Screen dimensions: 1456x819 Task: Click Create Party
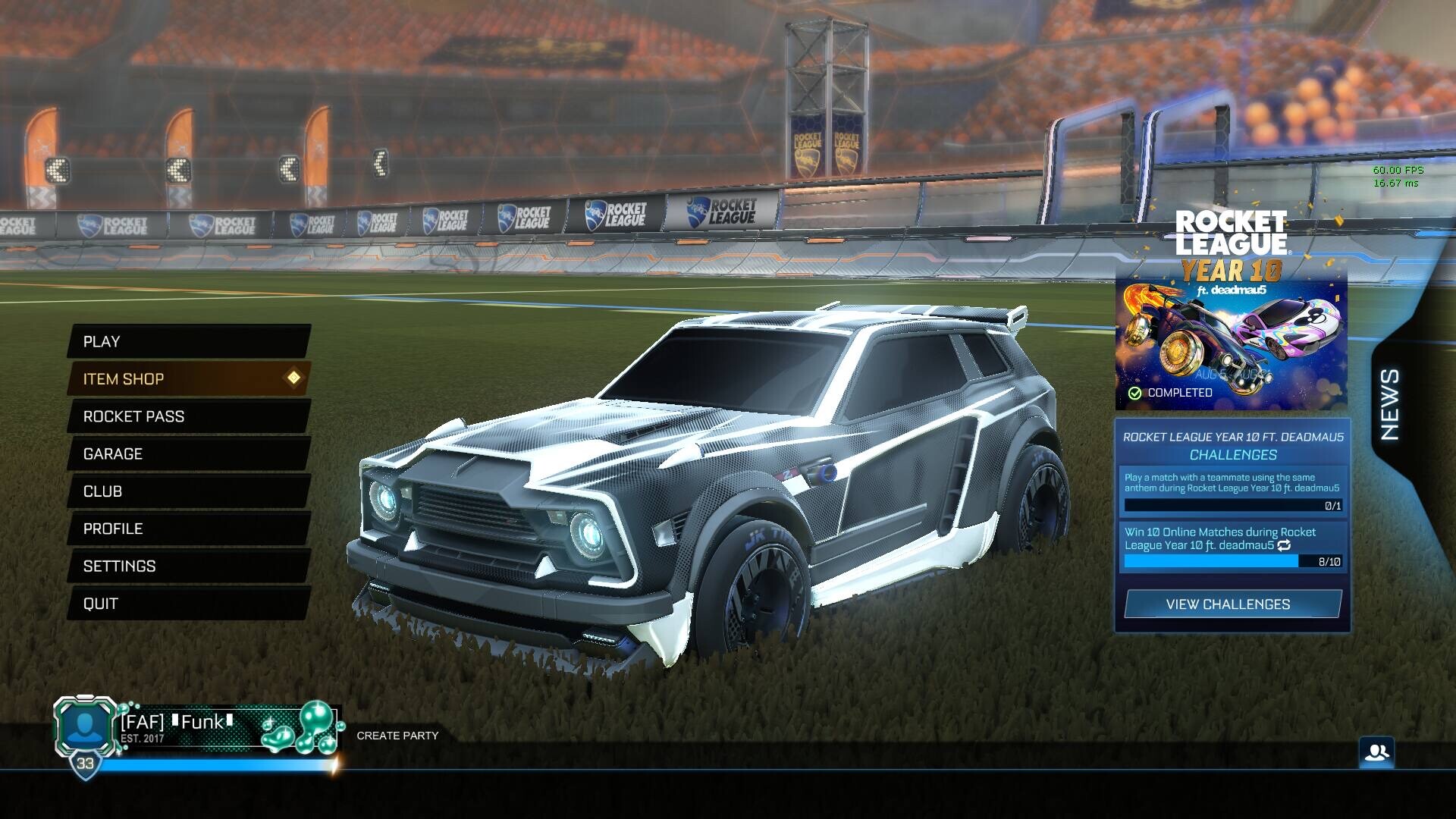tap(397, 736)
